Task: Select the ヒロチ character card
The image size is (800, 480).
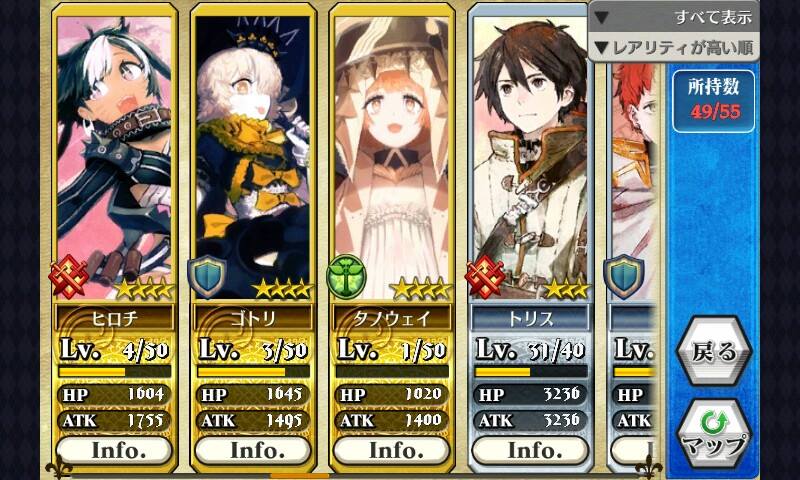Action: point(114,160)
